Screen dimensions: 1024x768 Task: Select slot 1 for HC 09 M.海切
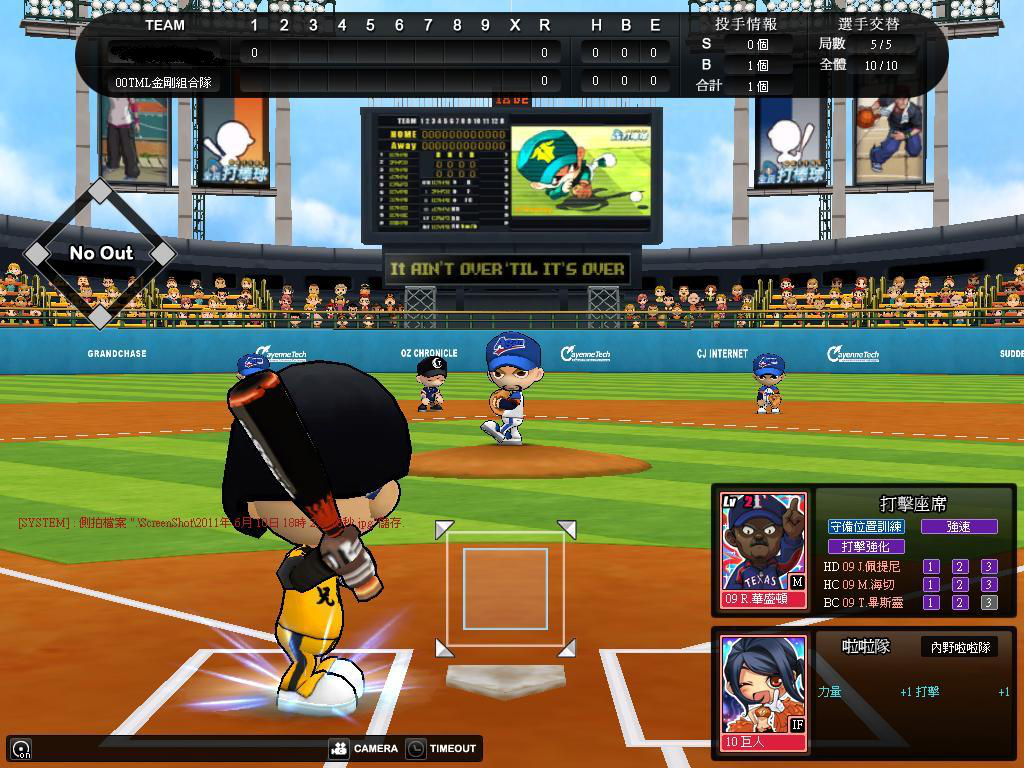[x=931, y=584]
